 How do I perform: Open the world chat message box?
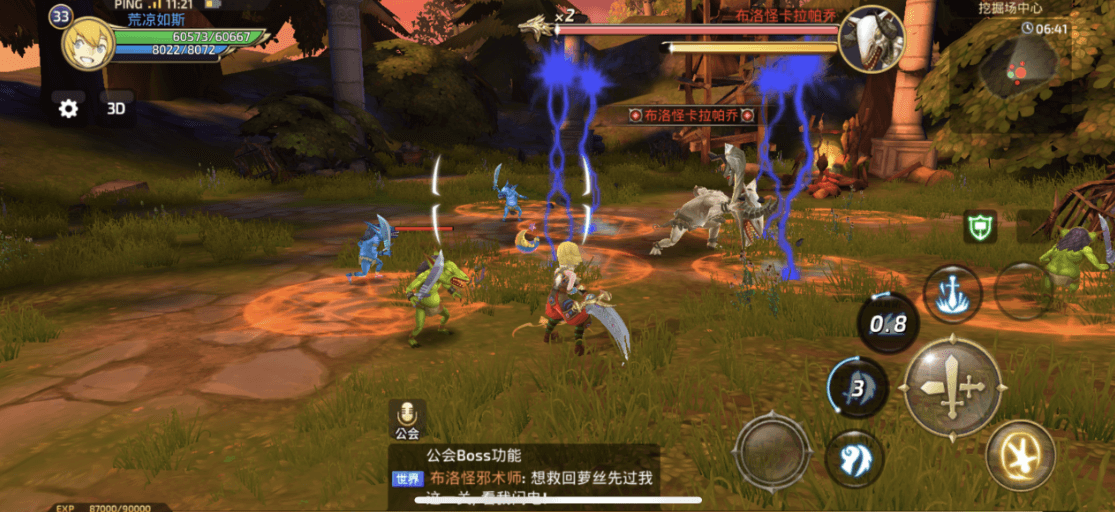pos(524,476)
